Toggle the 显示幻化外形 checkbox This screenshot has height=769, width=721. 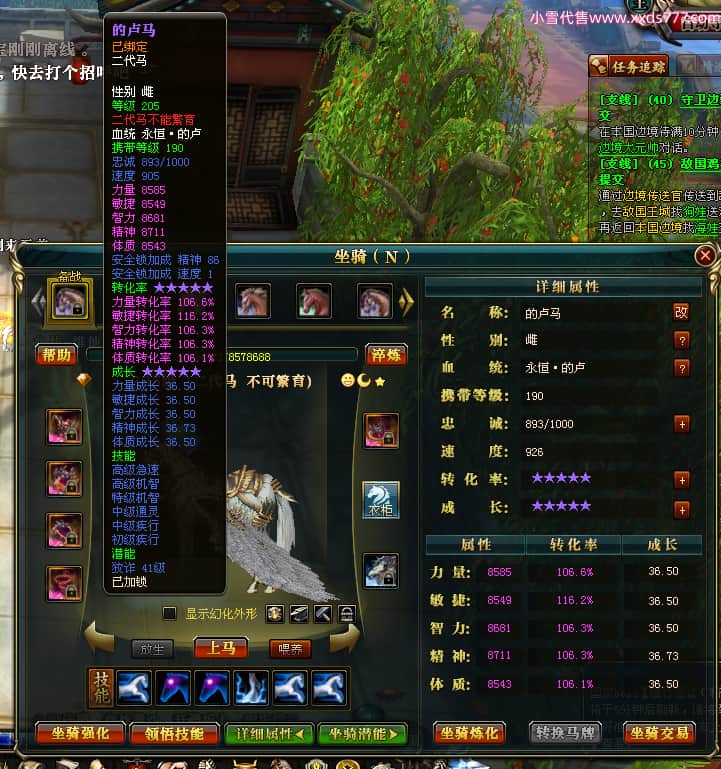coord(170,613)
